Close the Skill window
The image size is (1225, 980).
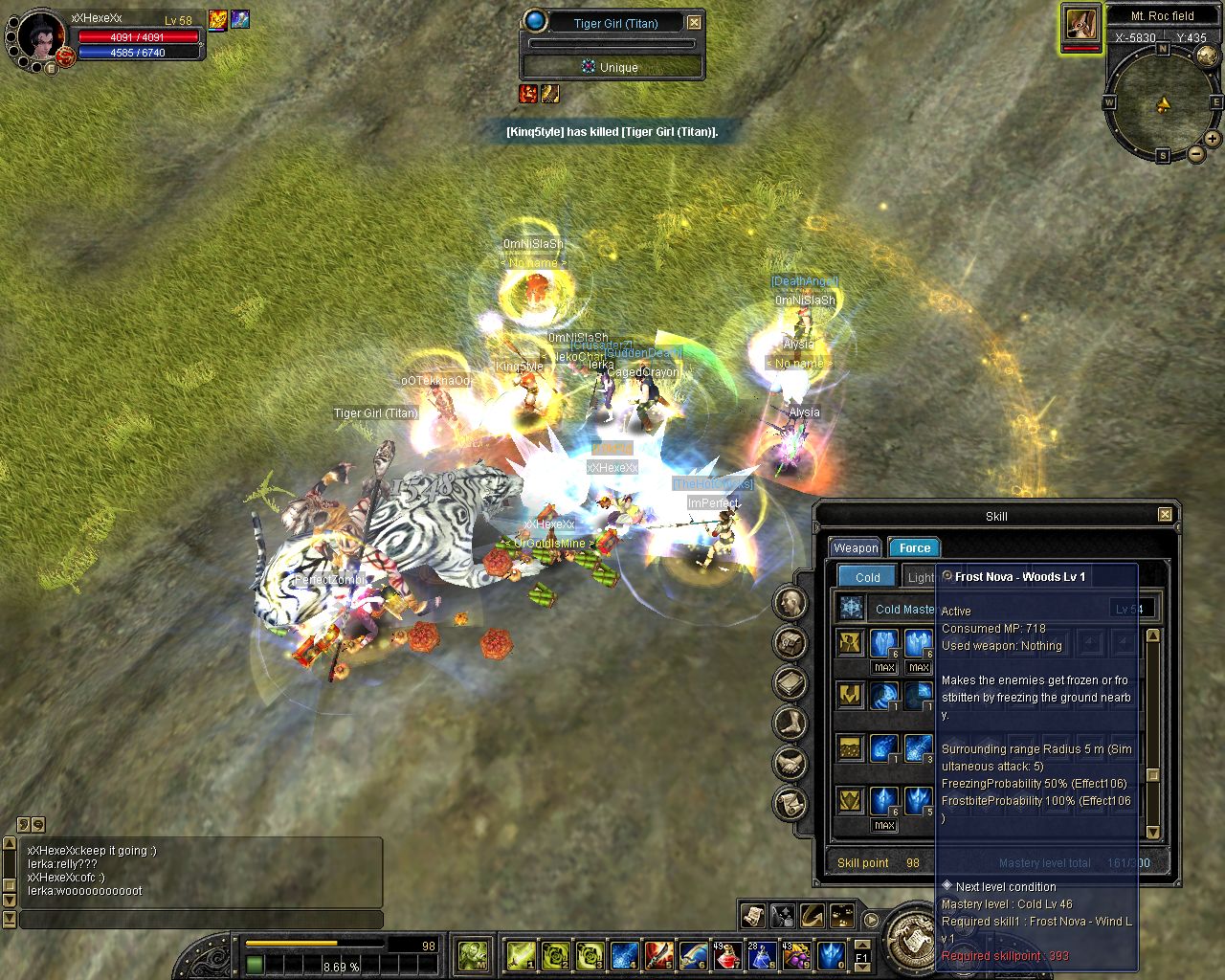pos(1165,515)
